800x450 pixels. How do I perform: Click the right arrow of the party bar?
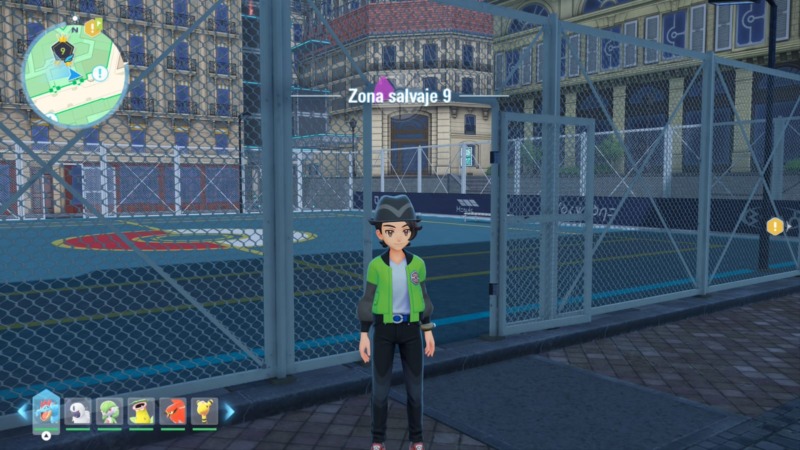229,411
